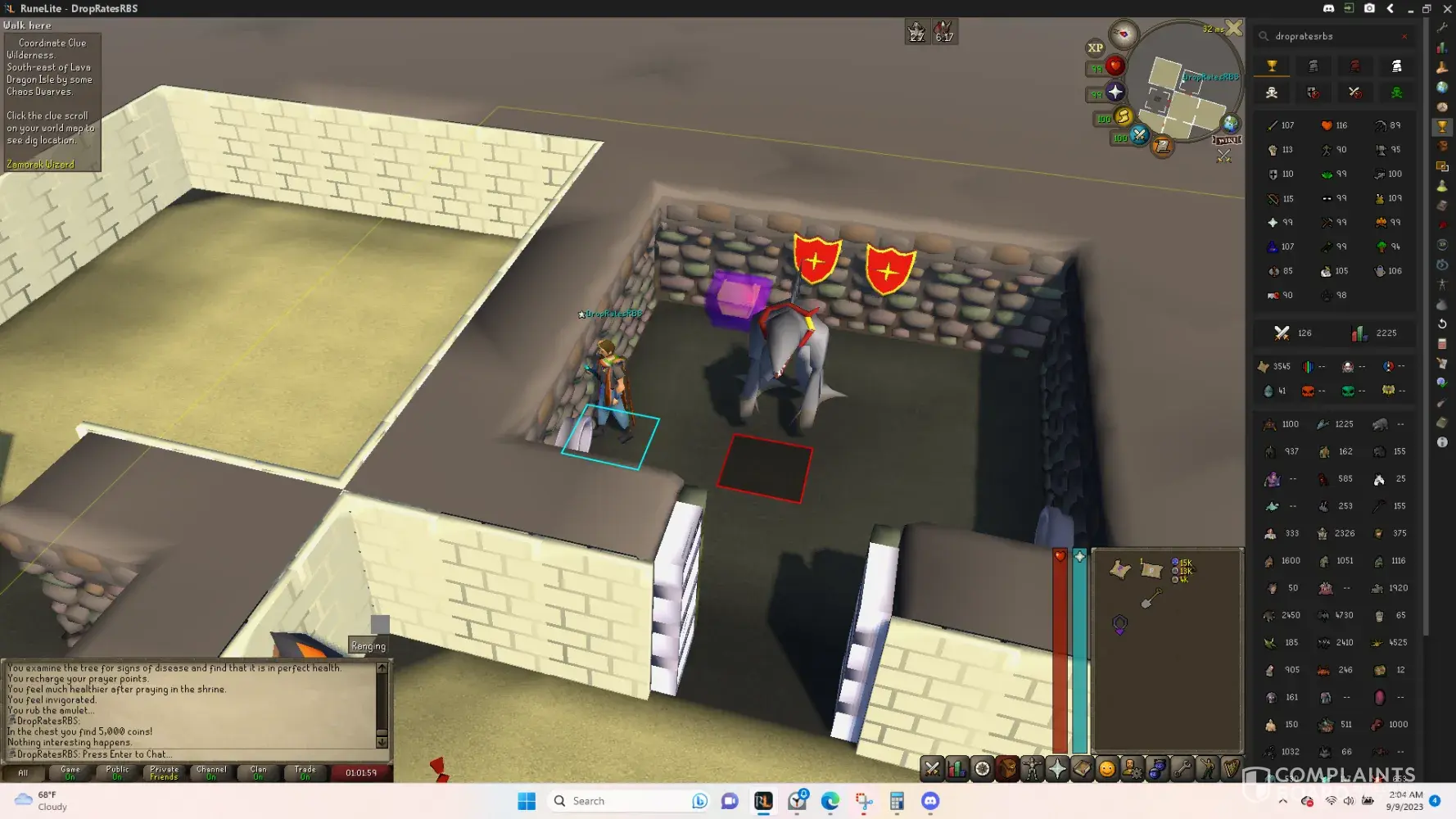Toggle the Trade chat filter
The image size is (1456, 819).
pyautogui.click(x=305, y=772)
